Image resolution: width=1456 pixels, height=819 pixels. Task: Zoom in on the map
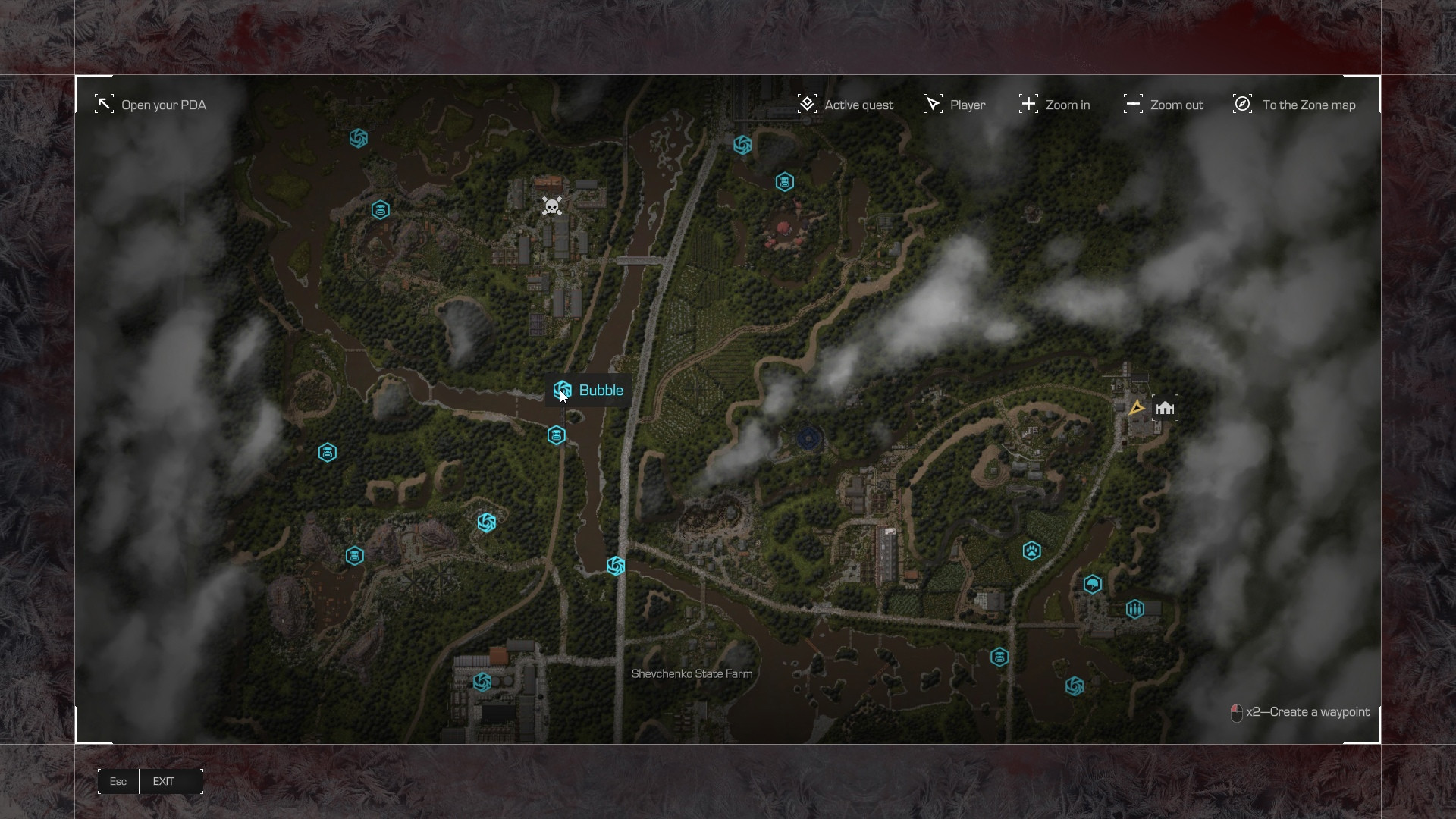1054,105
